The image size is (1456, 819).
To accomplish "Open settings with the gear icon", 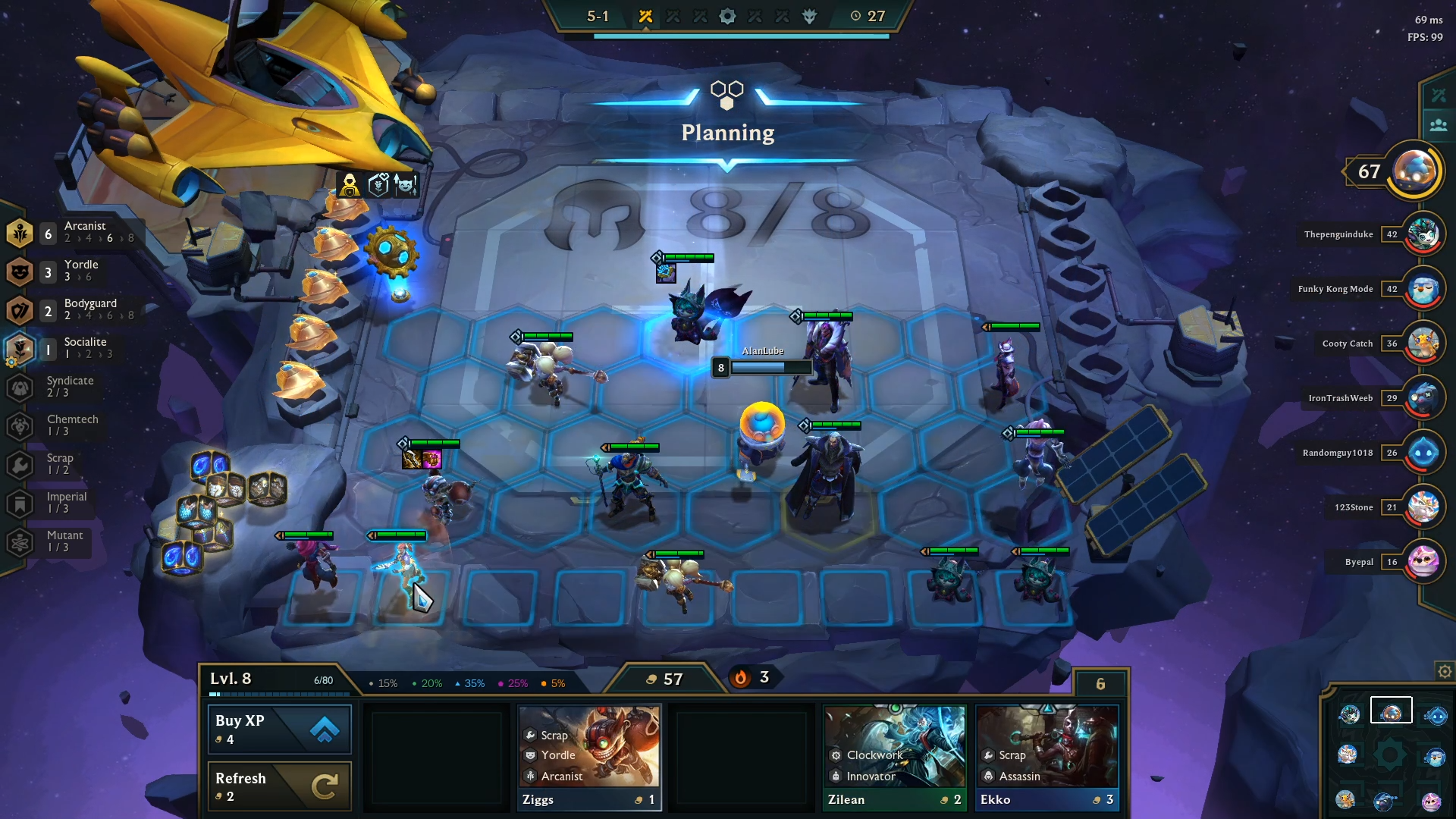I will coord(1445,672).
